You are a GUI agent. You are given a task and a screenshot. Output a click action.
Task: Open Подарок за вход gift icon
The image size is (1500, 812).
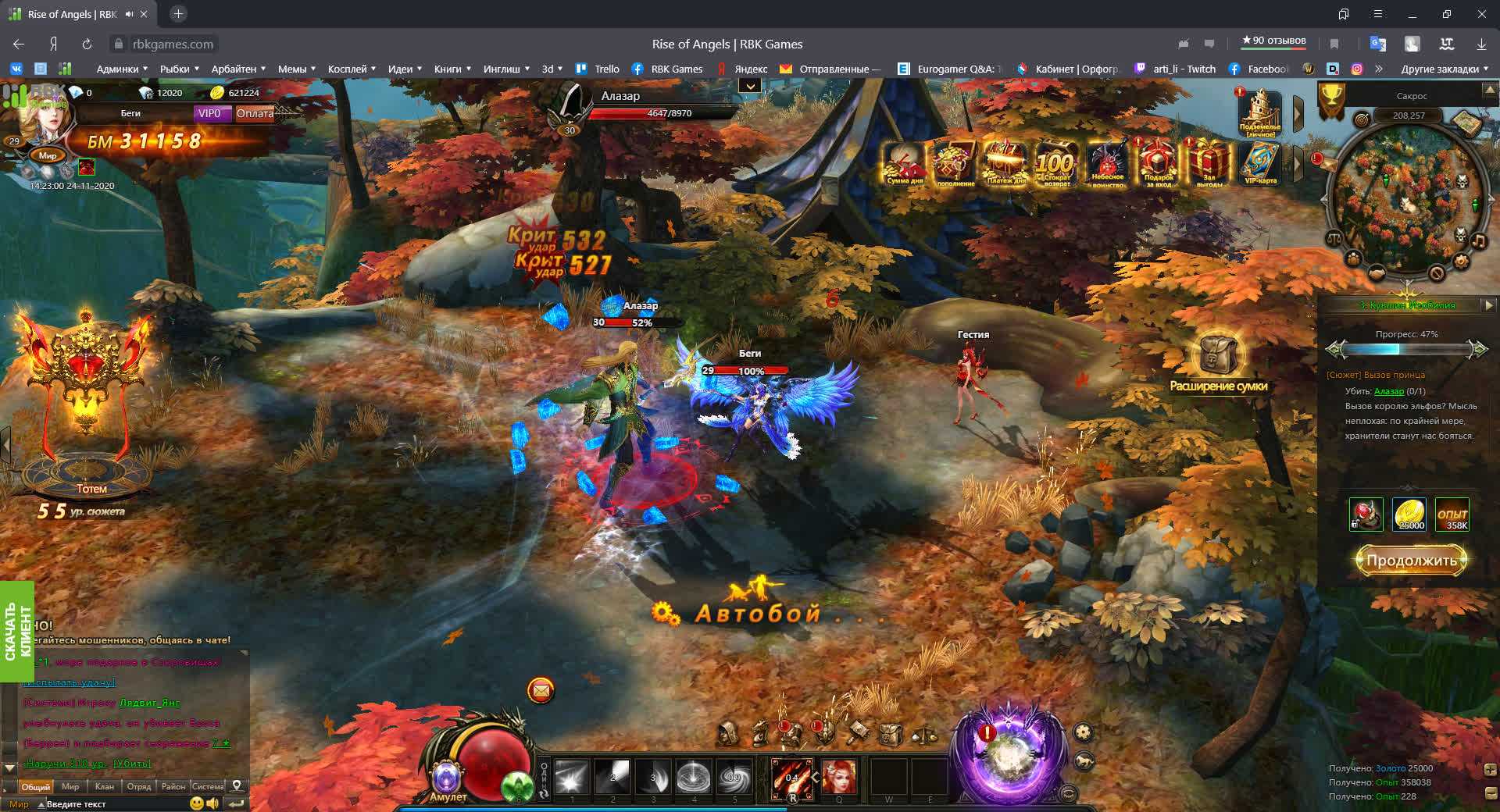pos(1158,162)
